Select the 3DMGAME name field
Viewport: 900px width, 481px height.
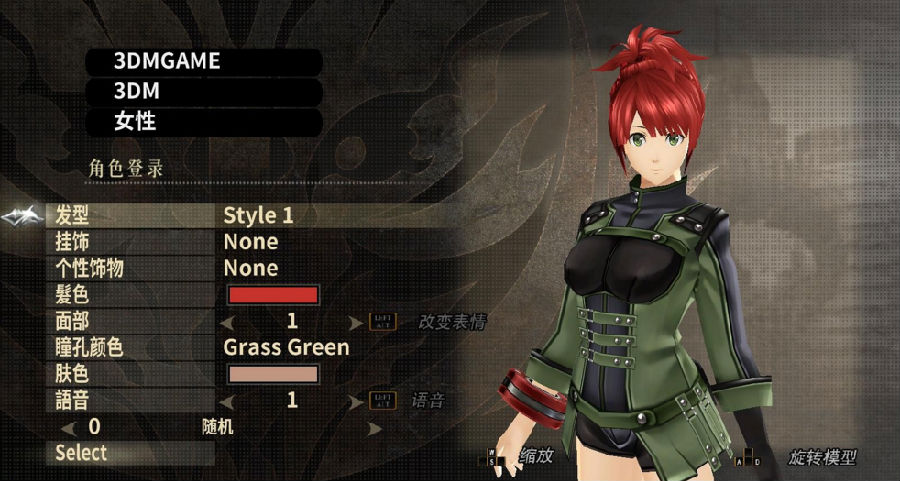204,61
